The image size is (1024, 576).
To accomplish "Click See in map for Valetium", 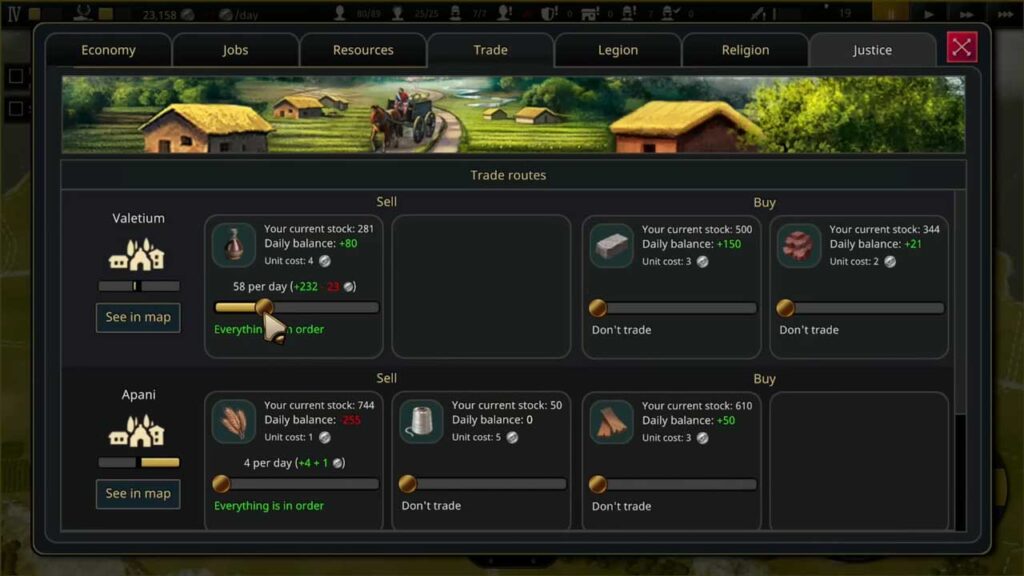I will (x=138, y=317).
